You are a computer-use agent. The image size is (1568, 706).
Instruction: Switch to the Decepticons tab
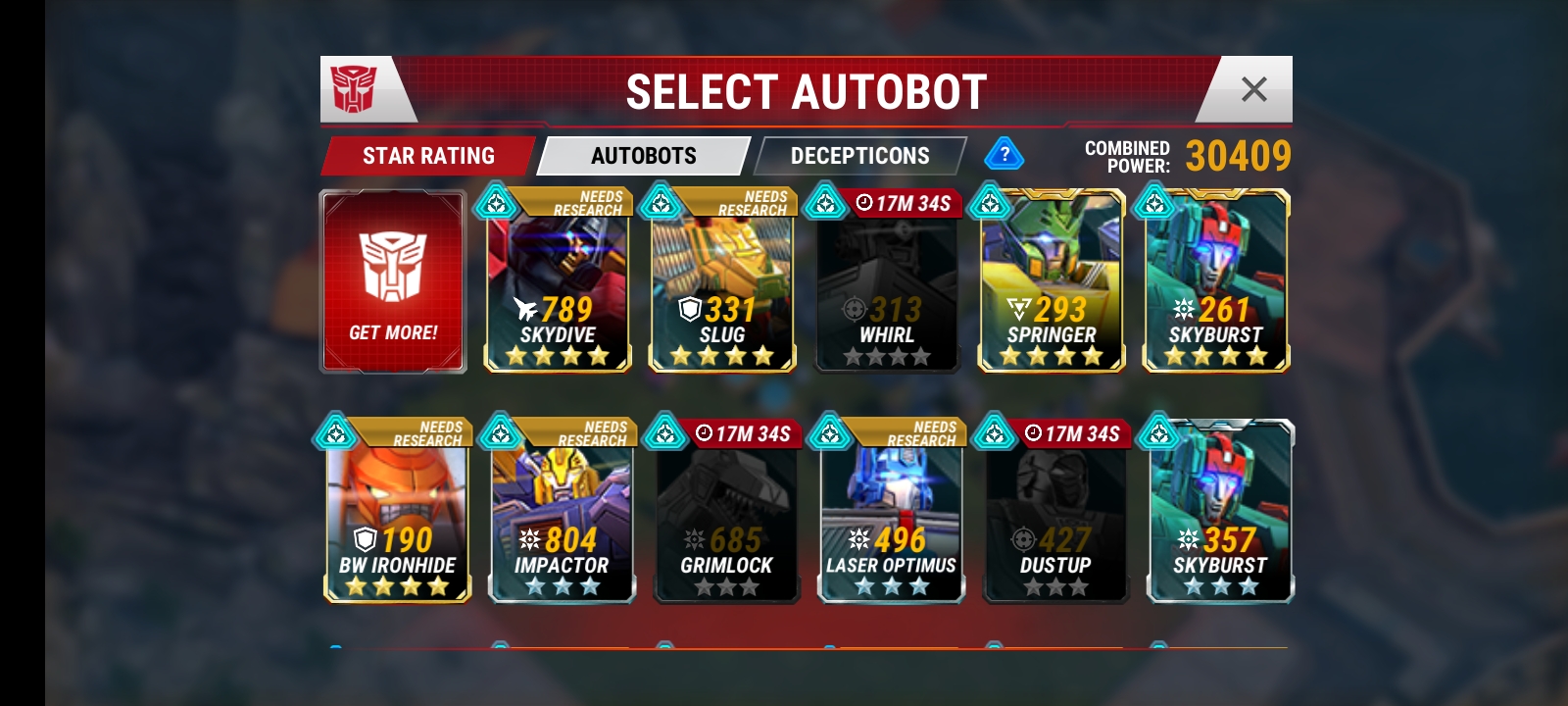click(x=859, y=156)
